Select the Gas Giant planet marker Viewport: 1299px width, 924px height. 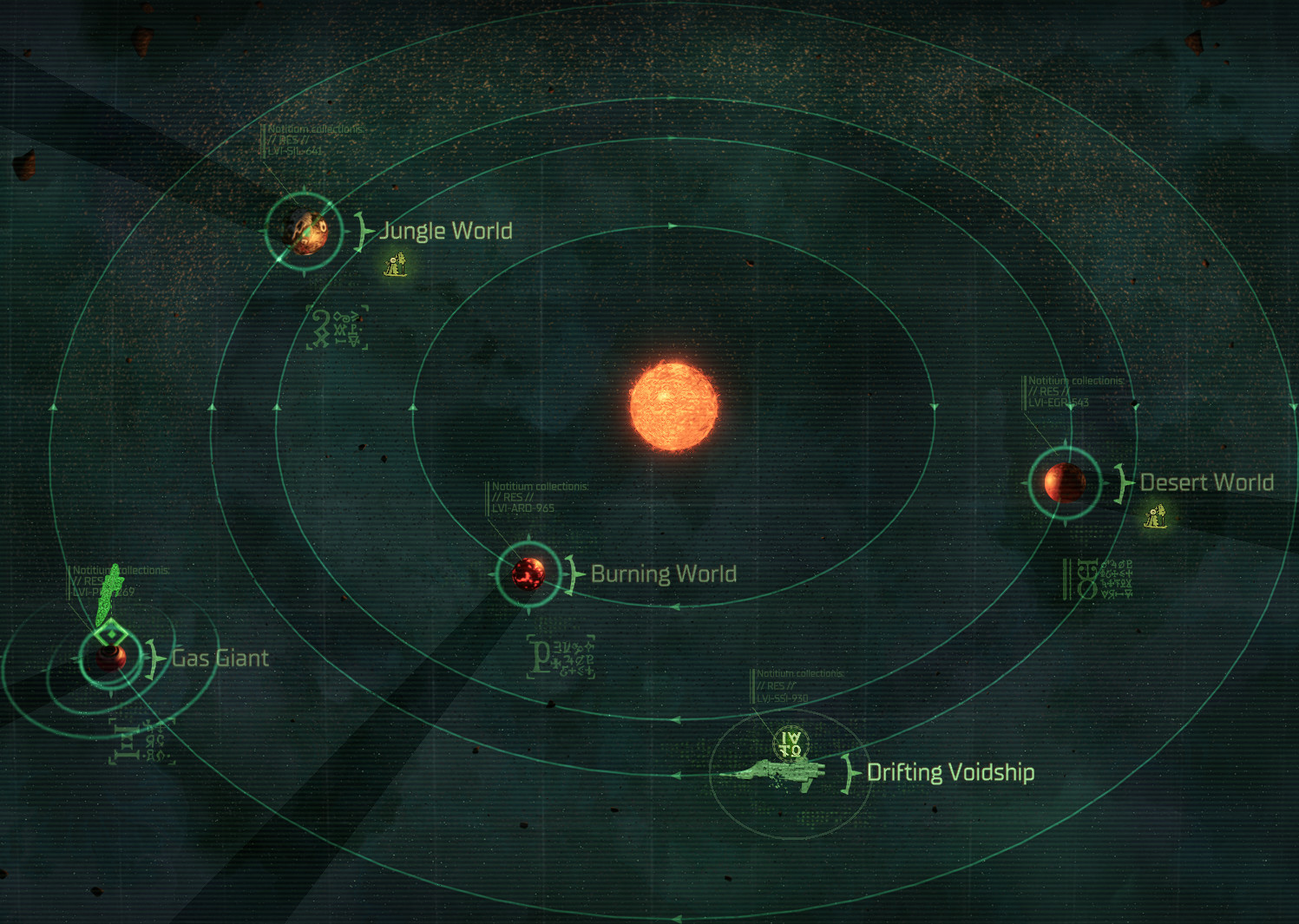pyautogui.click(x=110, y=659)
